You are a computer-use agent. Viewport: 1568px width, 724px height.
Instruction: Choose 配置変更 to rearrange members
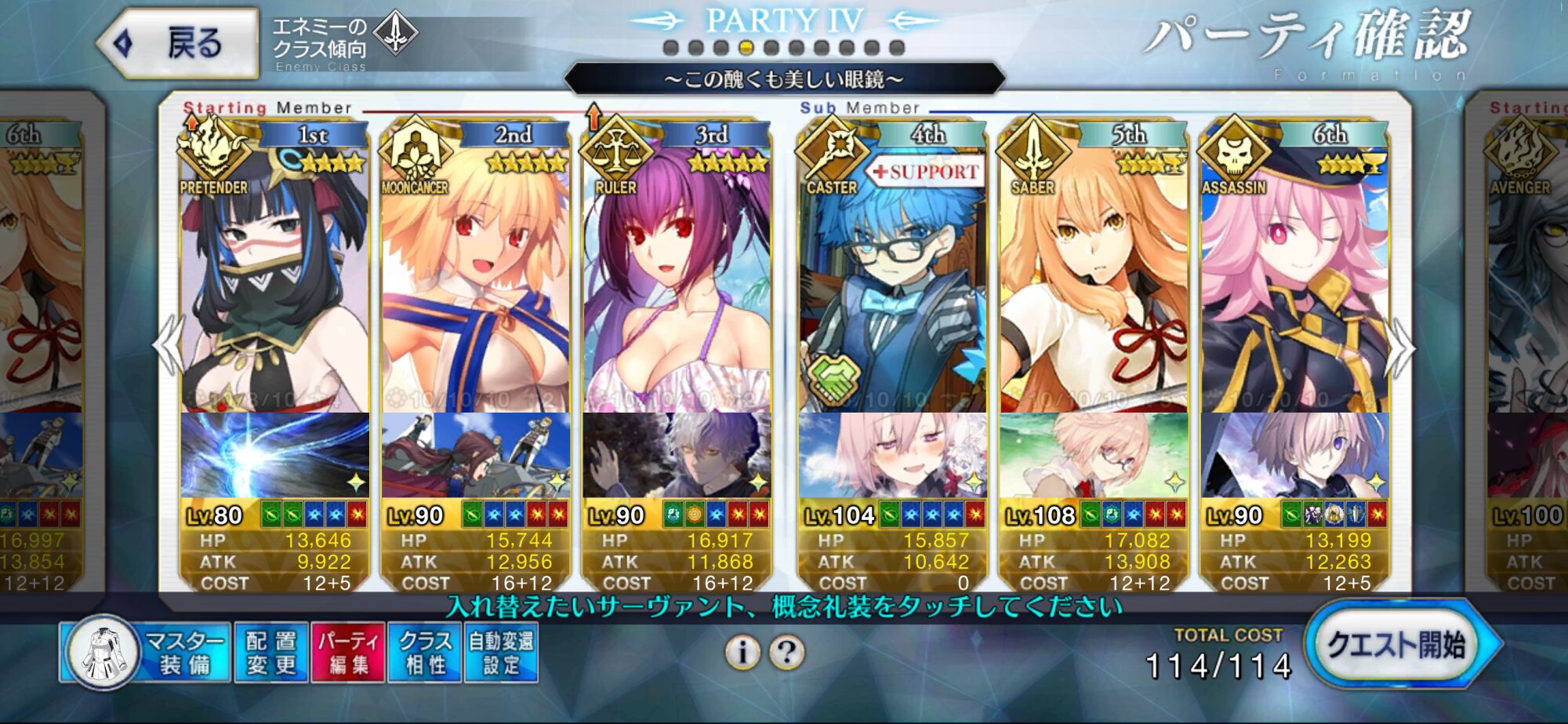(270, 653)
